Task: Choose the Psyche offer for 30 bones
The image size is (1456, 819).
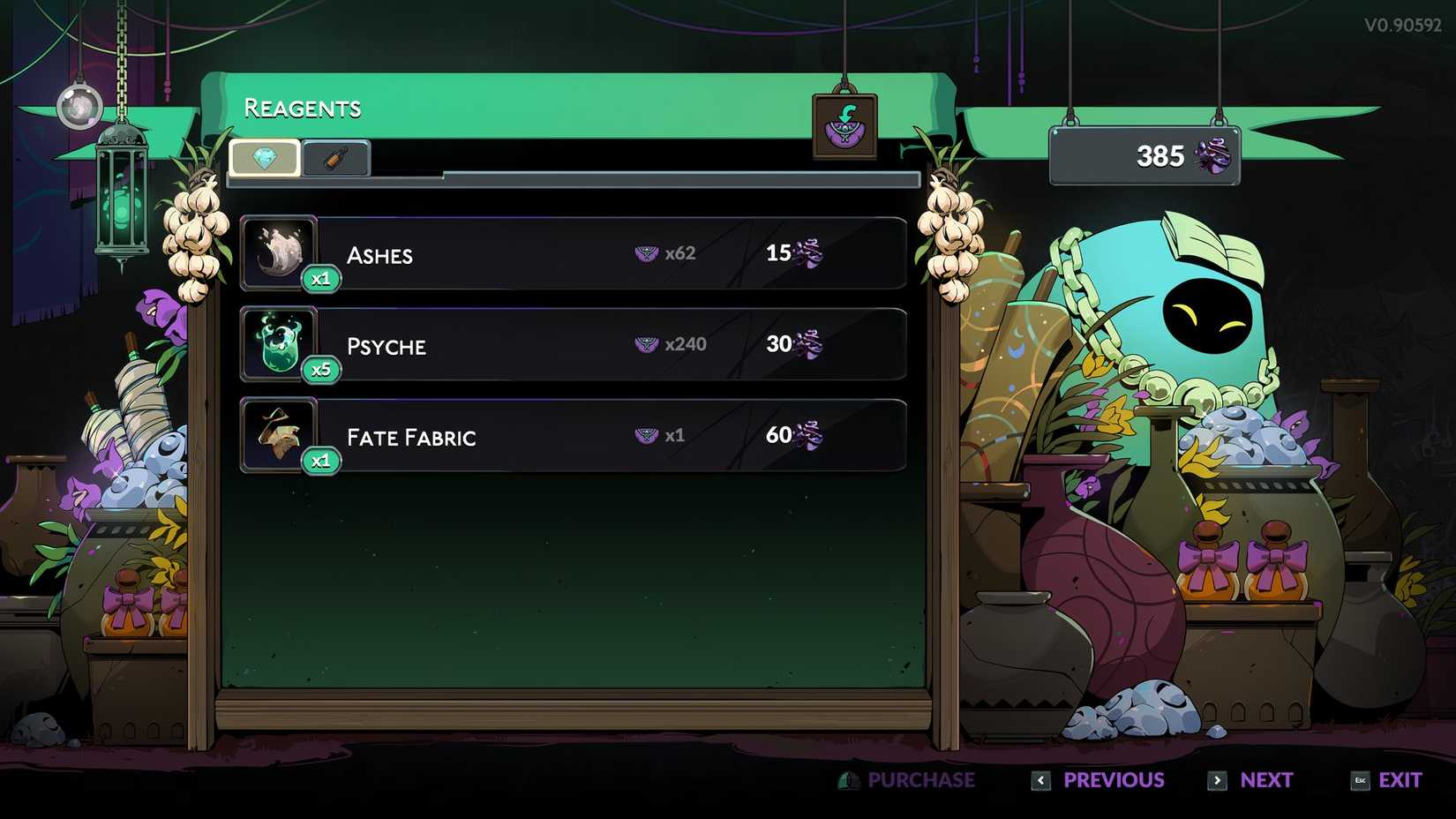Action: (574, 345)
